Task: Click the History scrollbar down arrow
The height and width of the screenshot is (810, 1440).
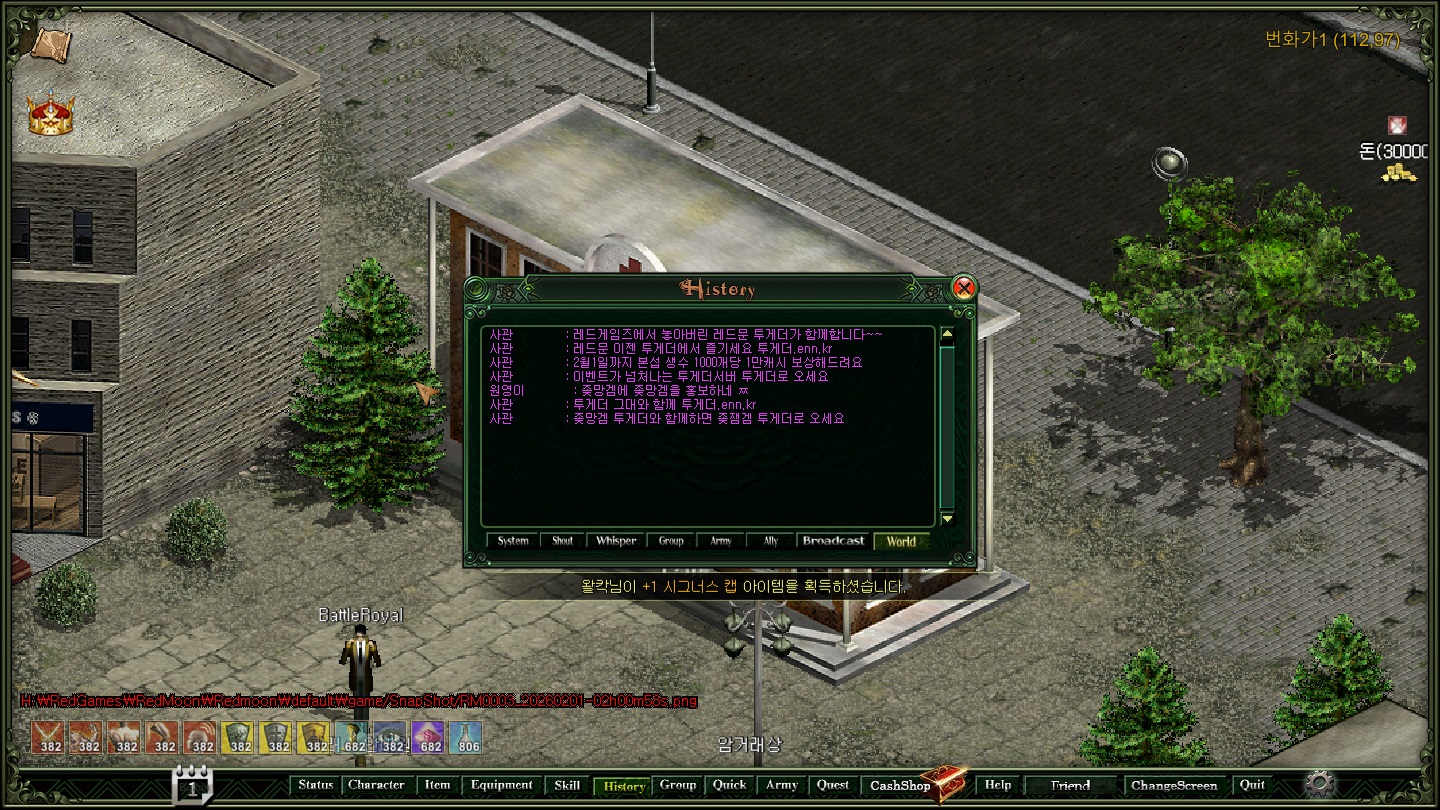Action: point(947,518)
